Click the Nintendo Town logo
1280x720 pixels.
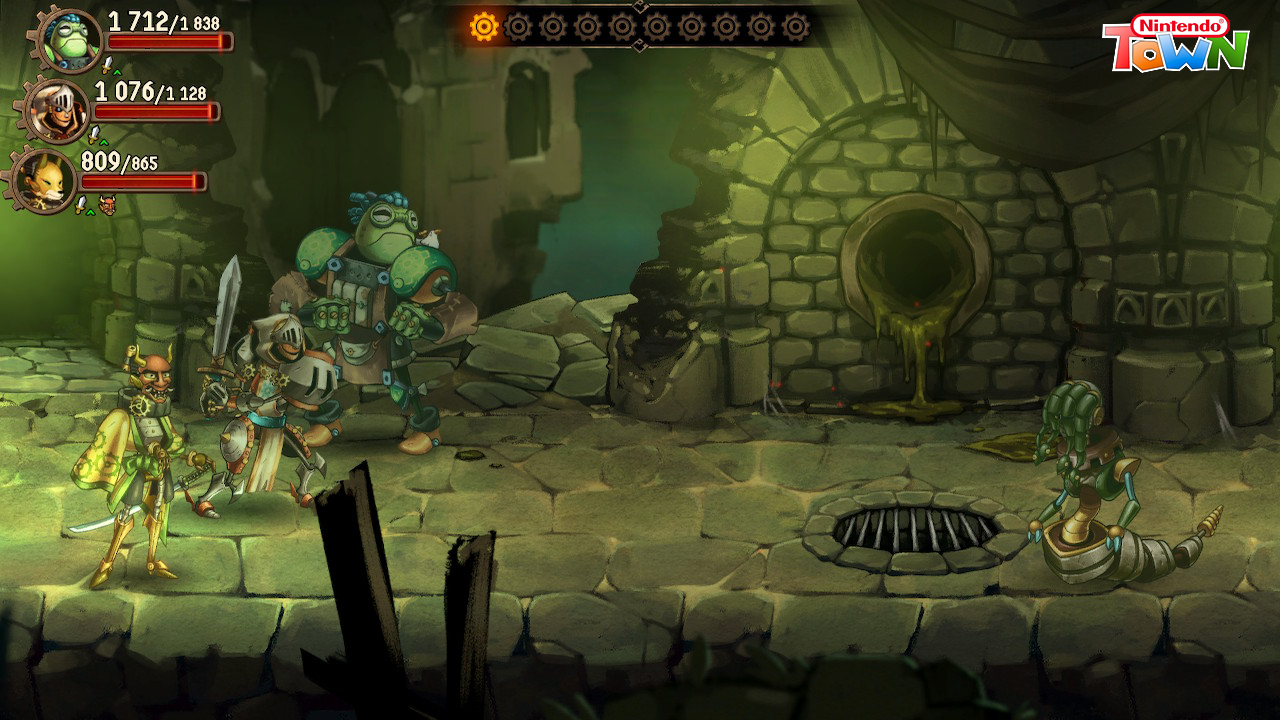point(1176,44)
